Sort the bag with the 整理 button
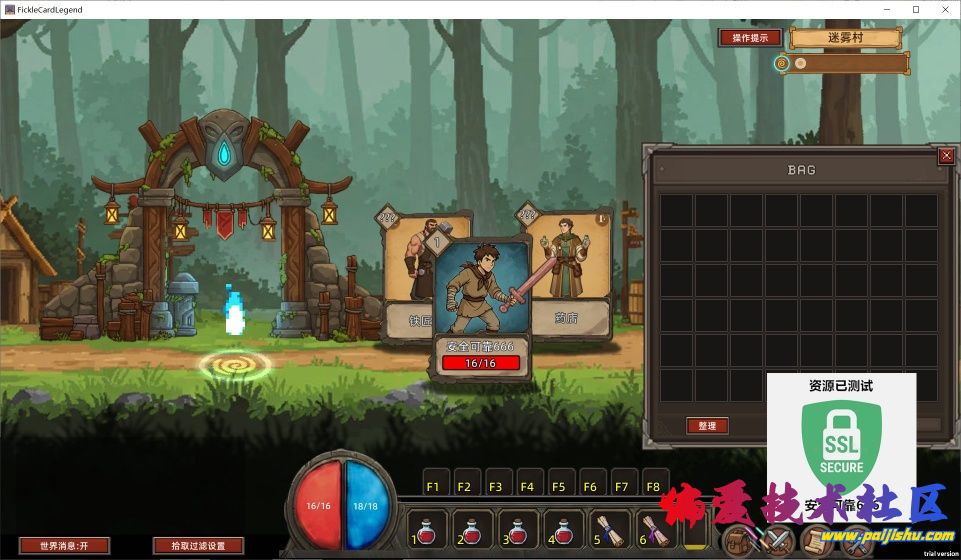This screenshot has width=961, height=560. (x=707, y=426)
